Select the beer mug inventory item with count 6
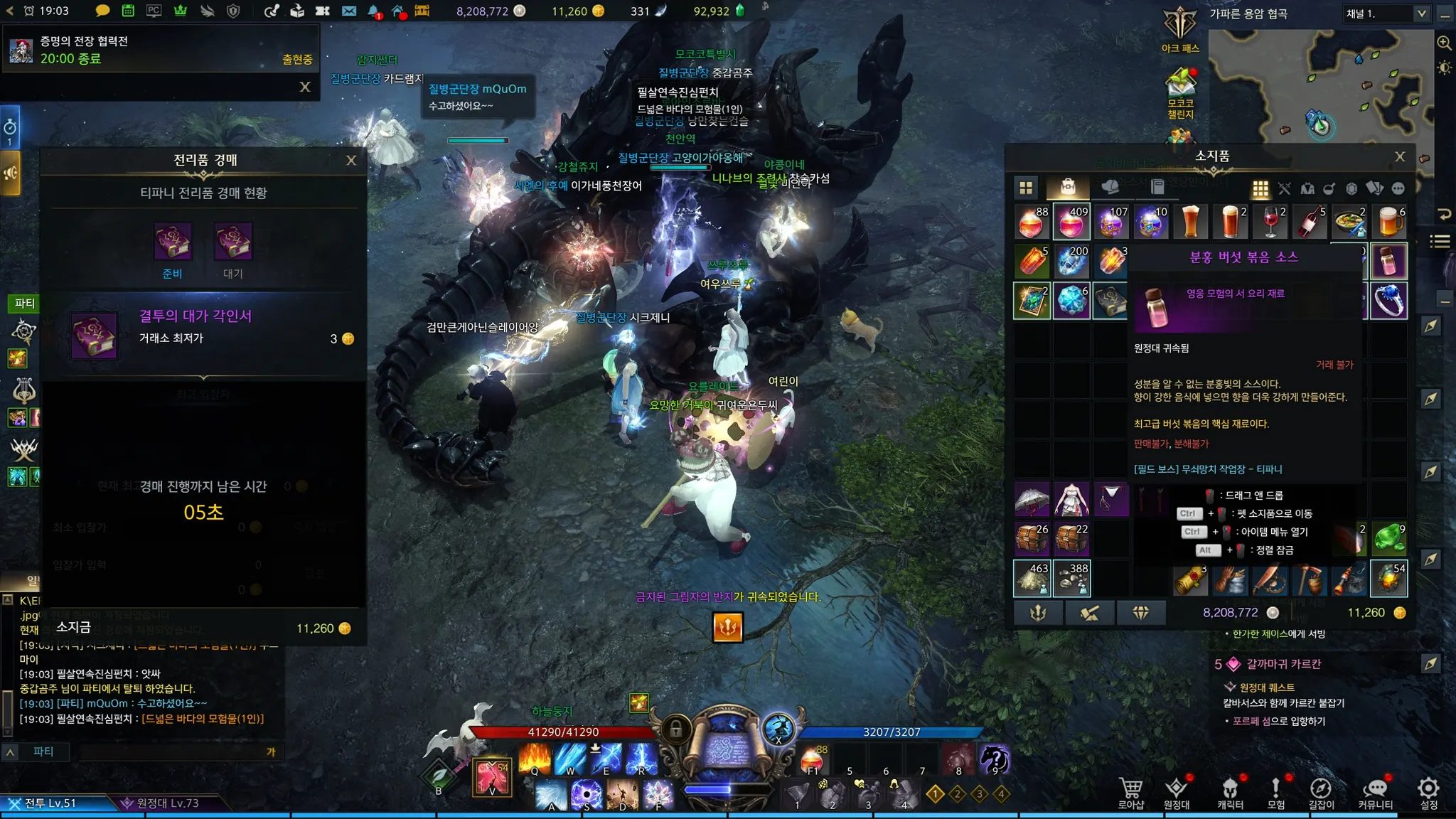This screenshot has width=1456, height=819. 1389,222
